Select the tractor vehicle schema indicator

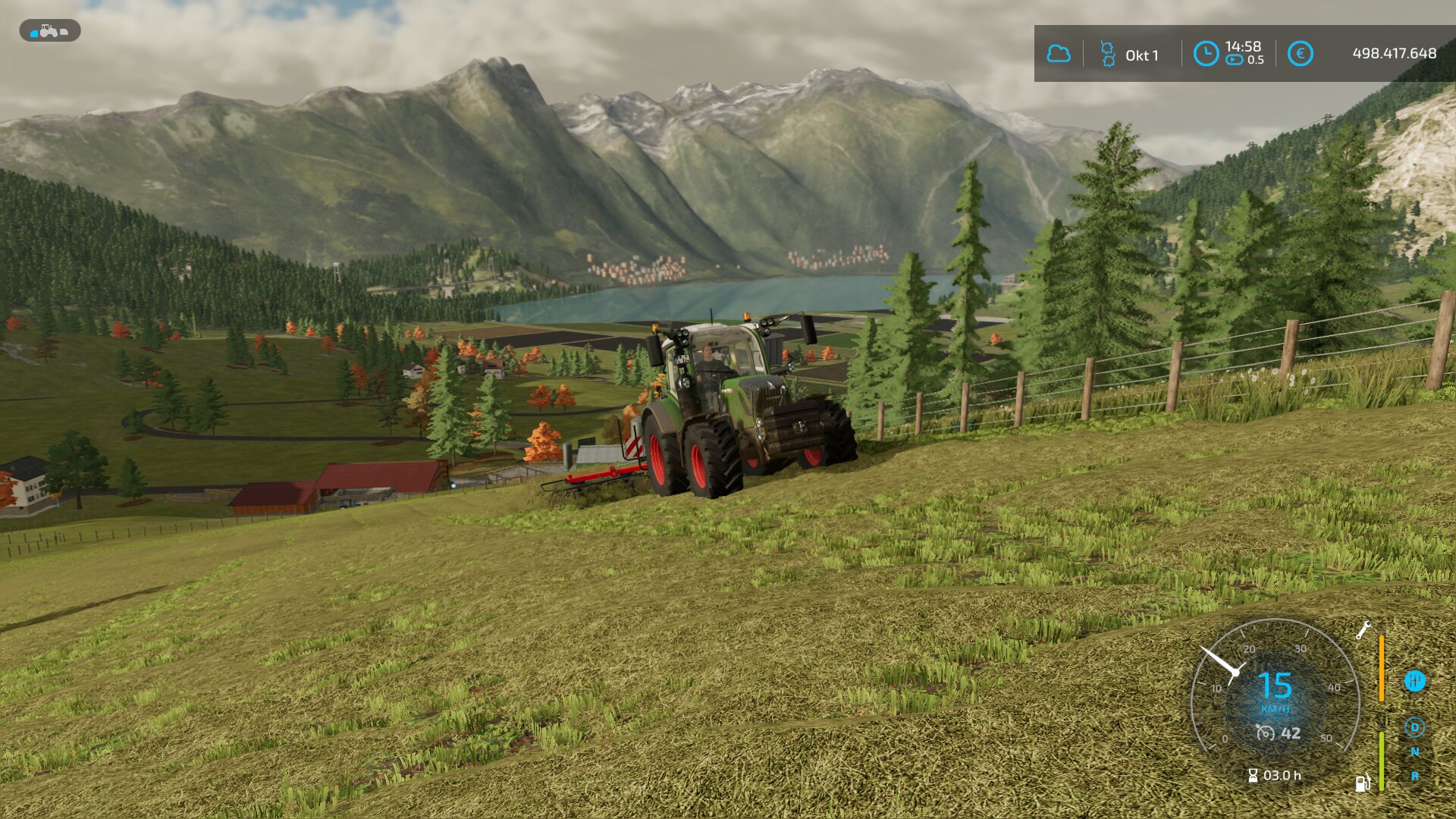point(49,31)
